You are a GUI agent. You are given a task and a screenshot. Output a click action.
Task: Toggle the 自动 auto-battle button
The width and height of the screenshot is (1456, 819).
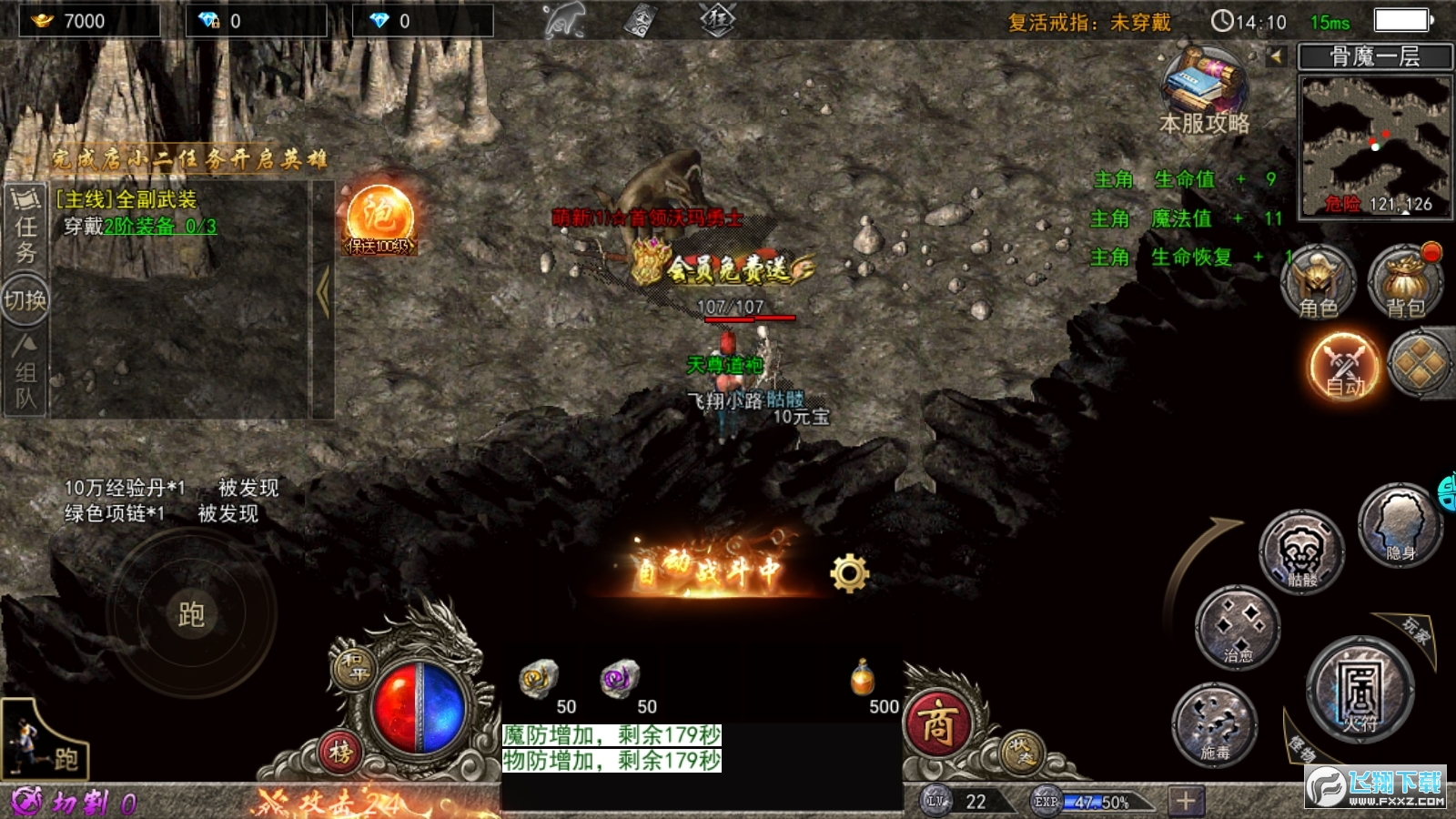[x=1344, y=368]
